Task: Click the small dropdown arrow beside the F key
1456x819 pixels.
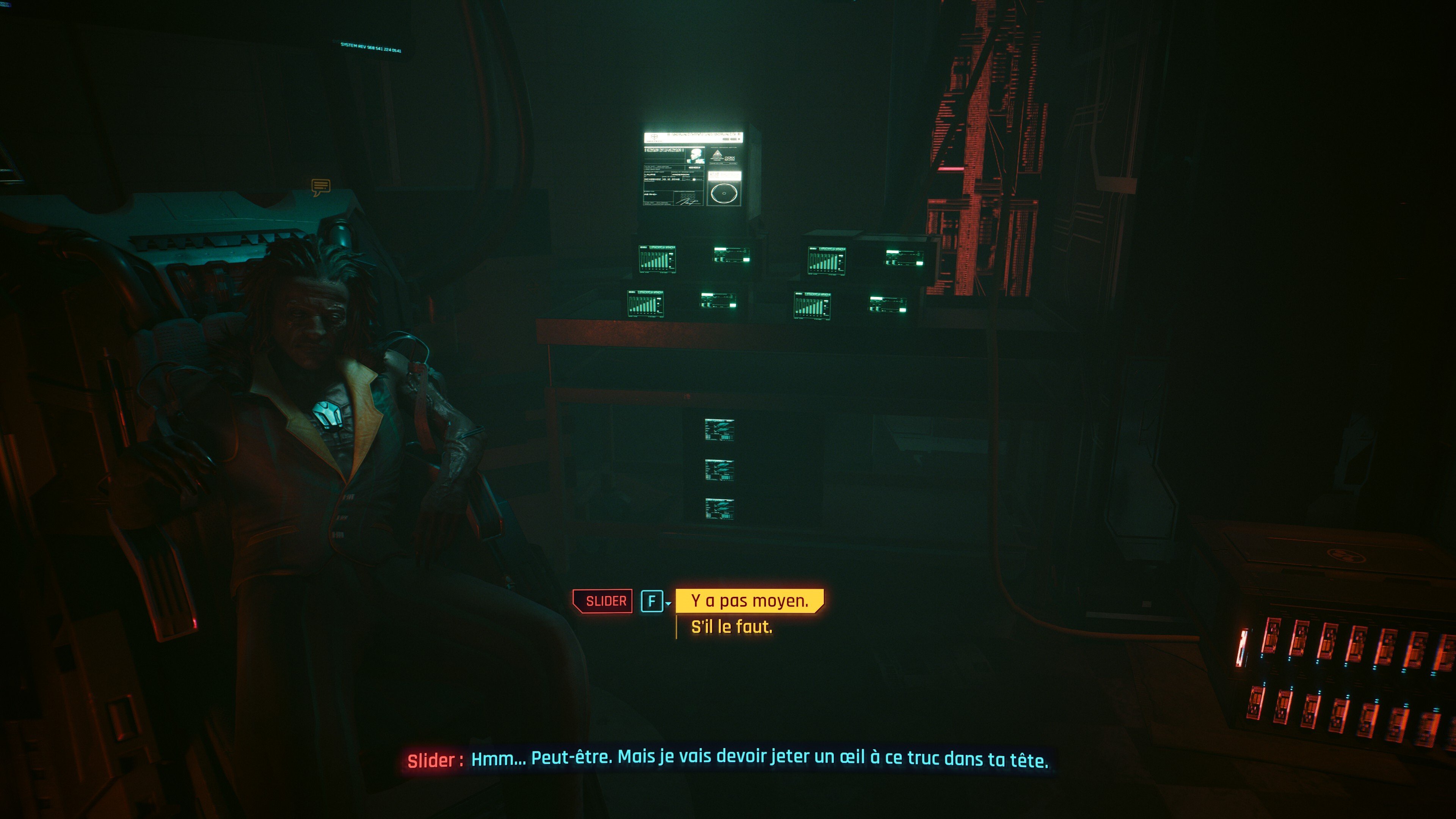Action: [668, 604]
